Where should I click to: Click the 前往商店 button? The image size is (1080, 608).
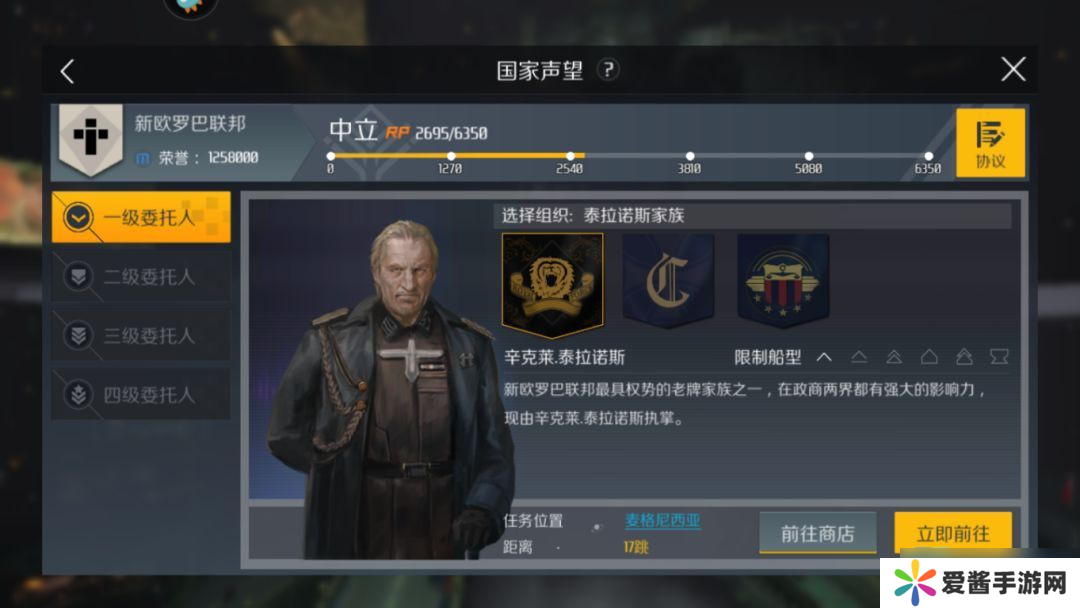[817, 533]
